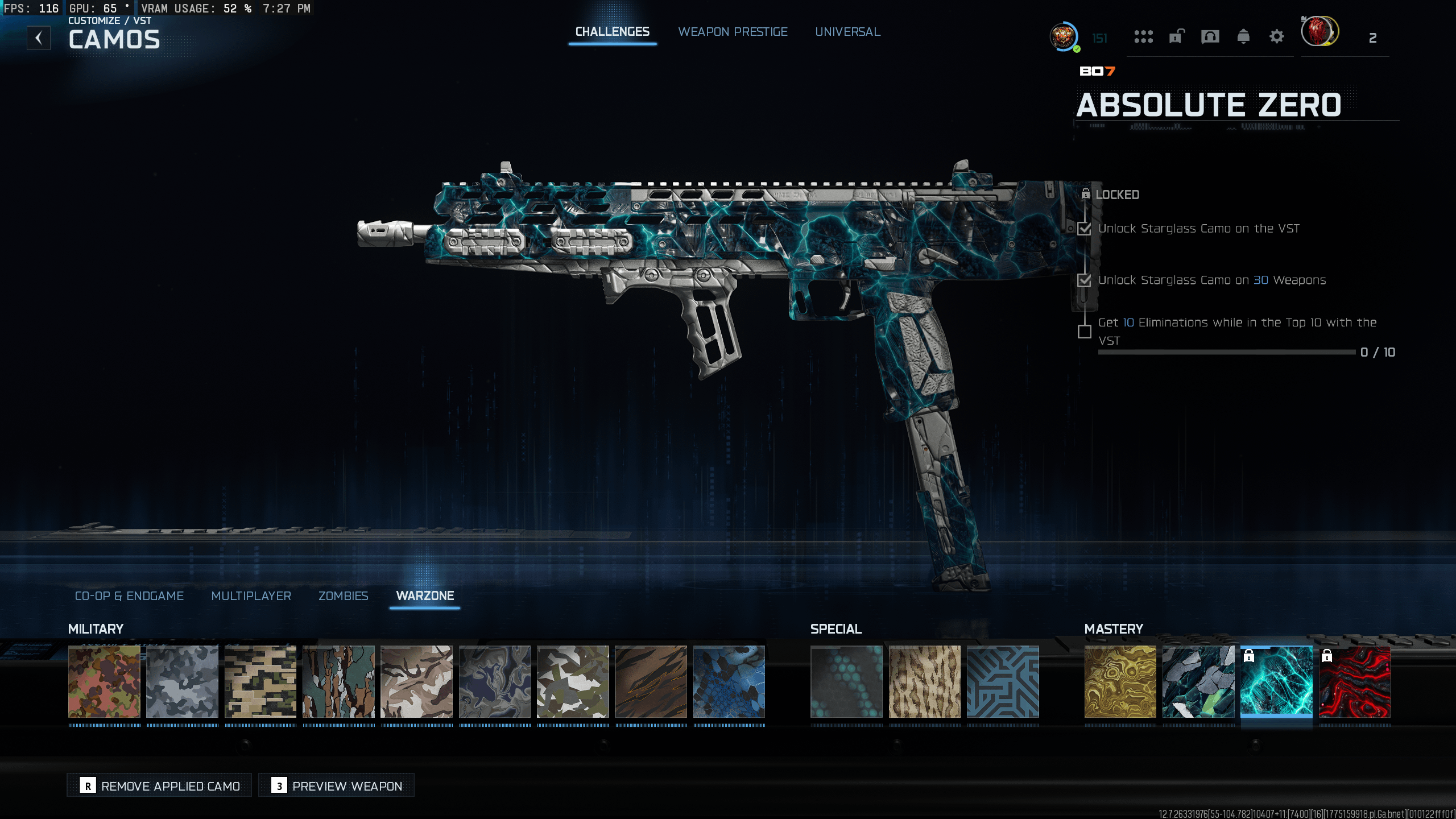This screenshot has height=819, width=1456.
Task: Go back using the arrow button
Action: coord(39,38)
